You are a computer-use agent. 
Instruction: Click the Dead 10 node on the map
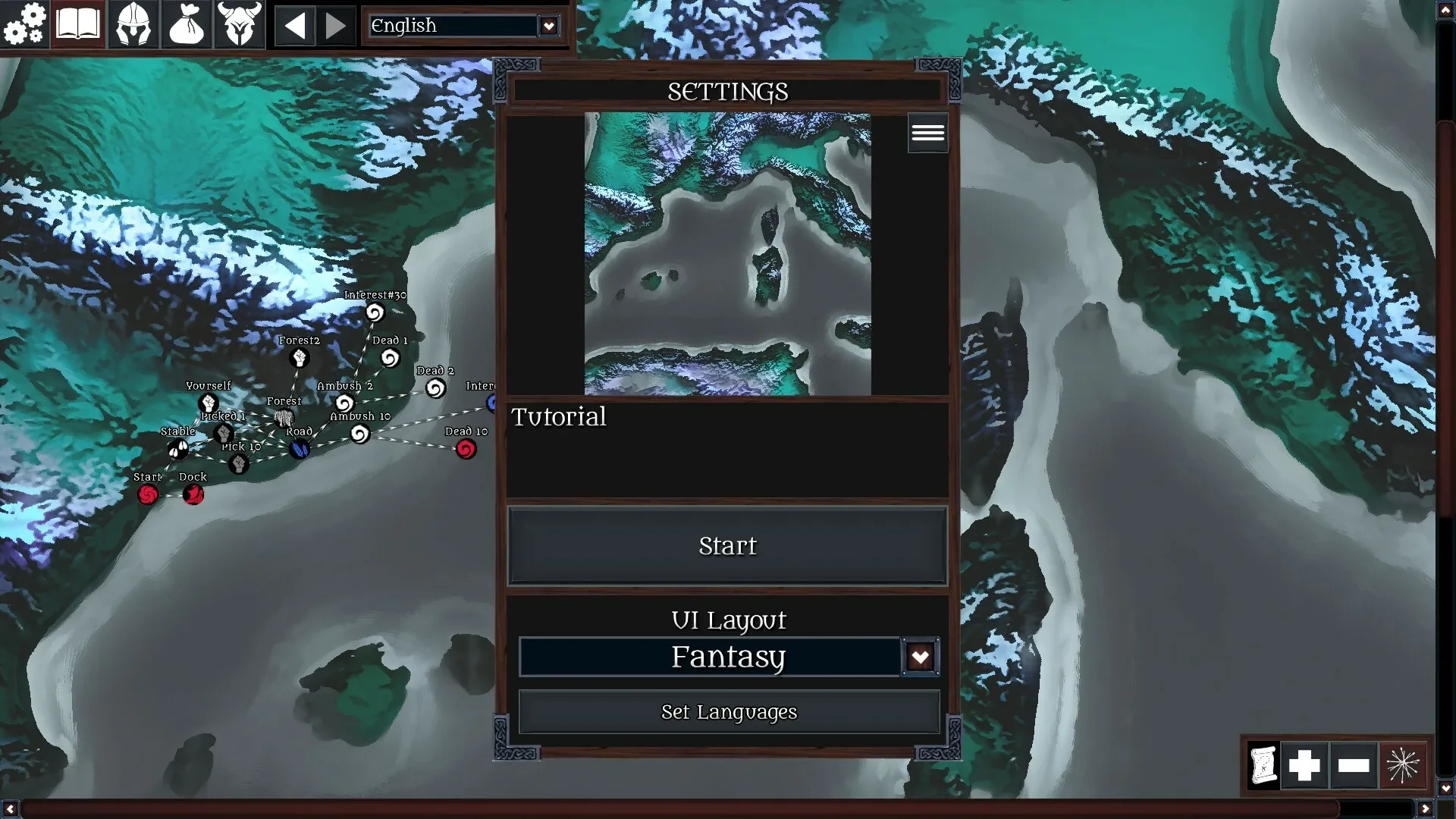(x=465, y=448)
